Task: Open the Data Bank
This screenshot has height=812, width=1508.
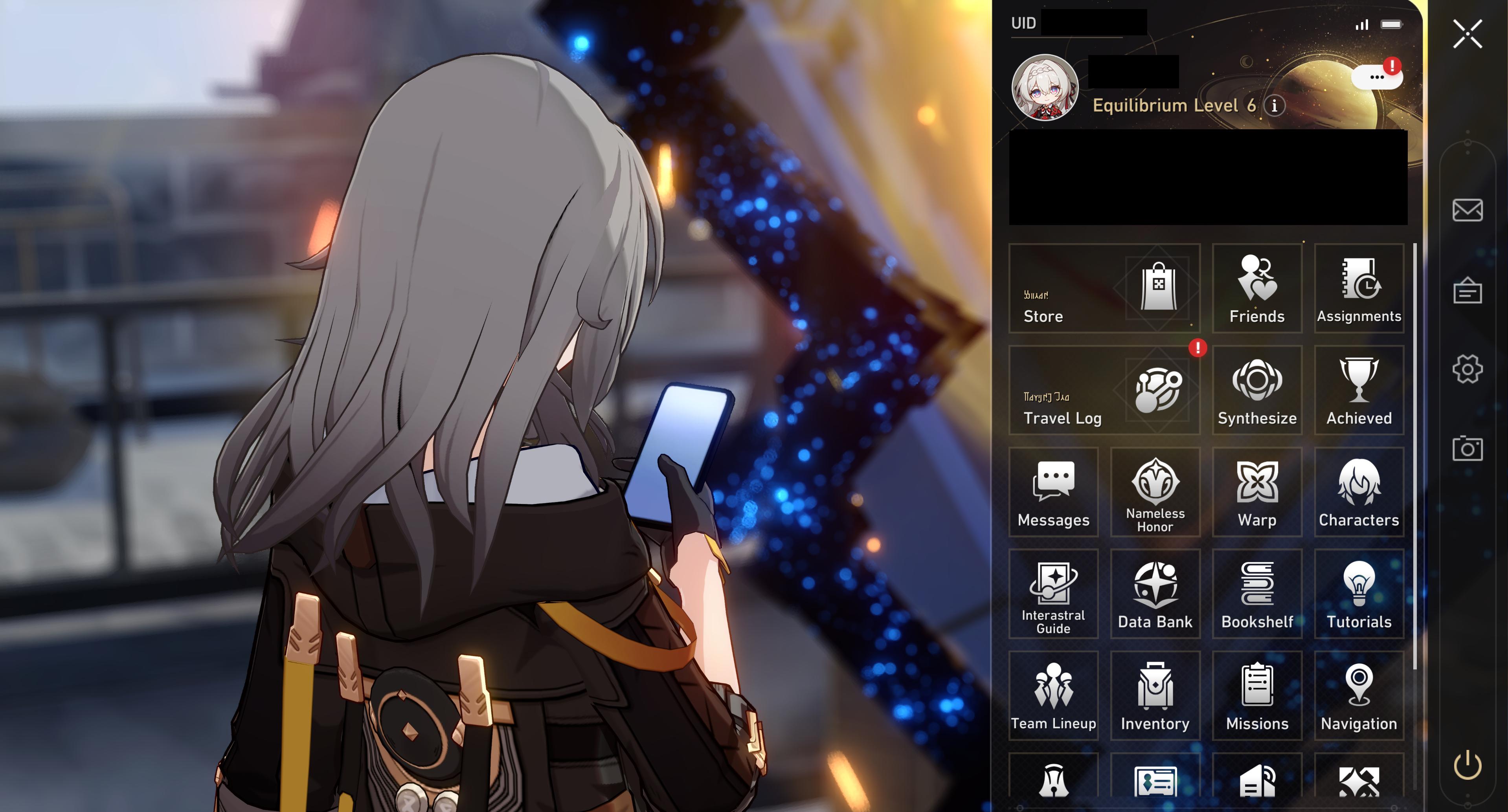Action: pos(1155,594)
